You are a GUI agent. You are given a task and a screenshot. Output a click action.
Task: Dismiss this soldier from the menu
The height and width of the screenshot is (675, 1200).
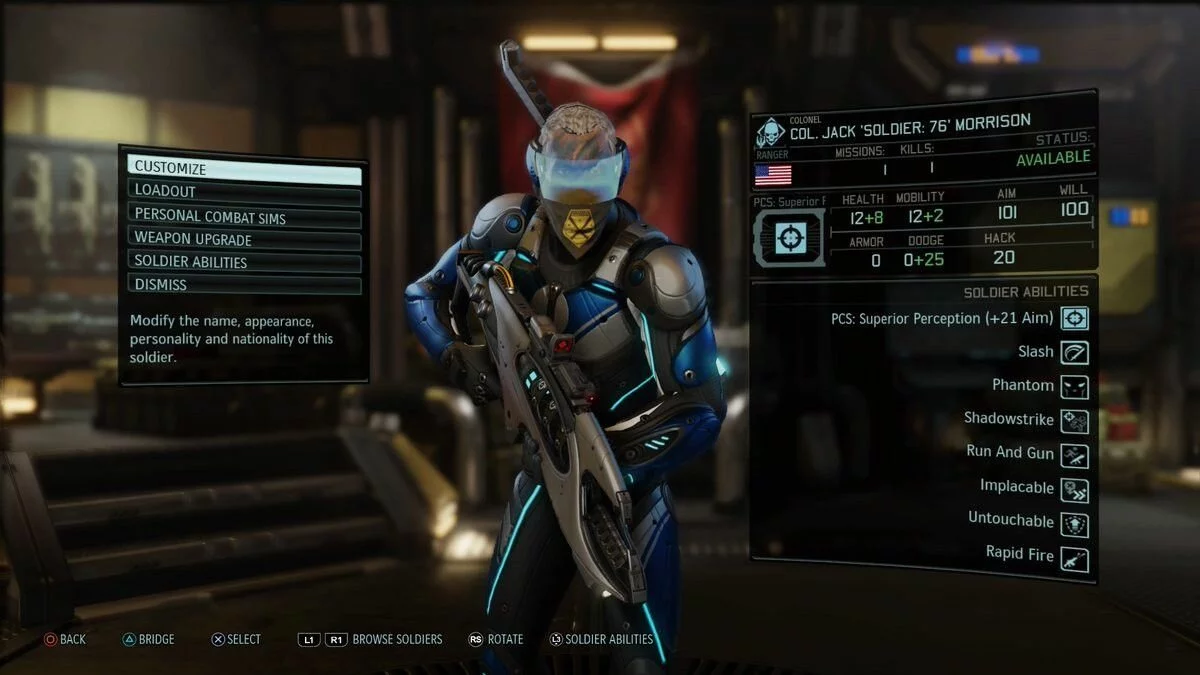click(x=243, y=285)
